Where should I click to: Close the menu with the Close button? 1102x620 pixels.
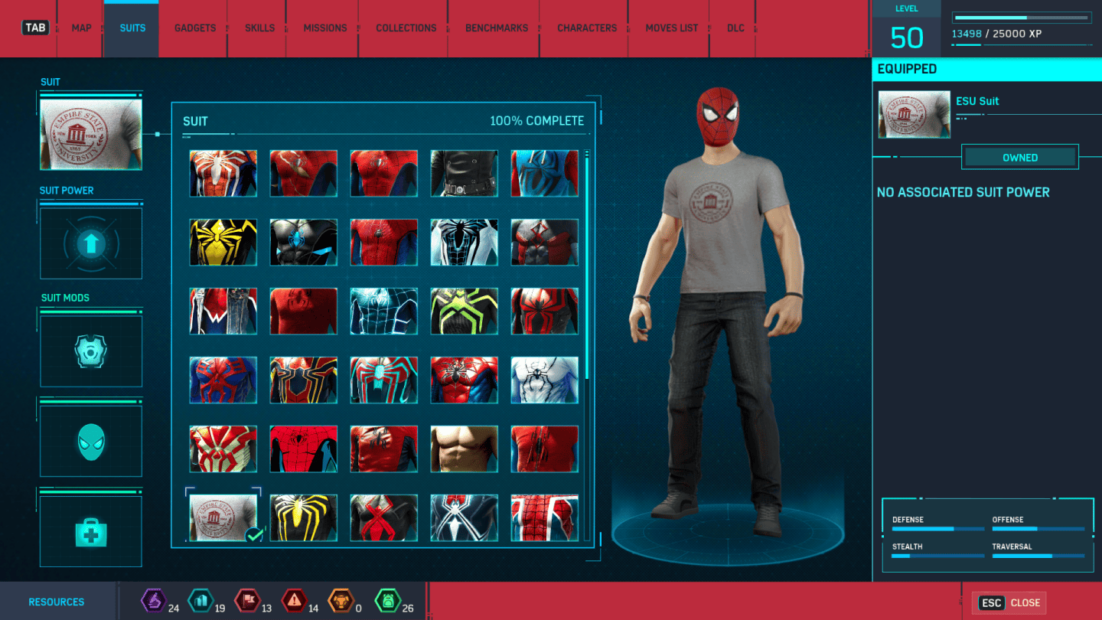coord(1010,603)
